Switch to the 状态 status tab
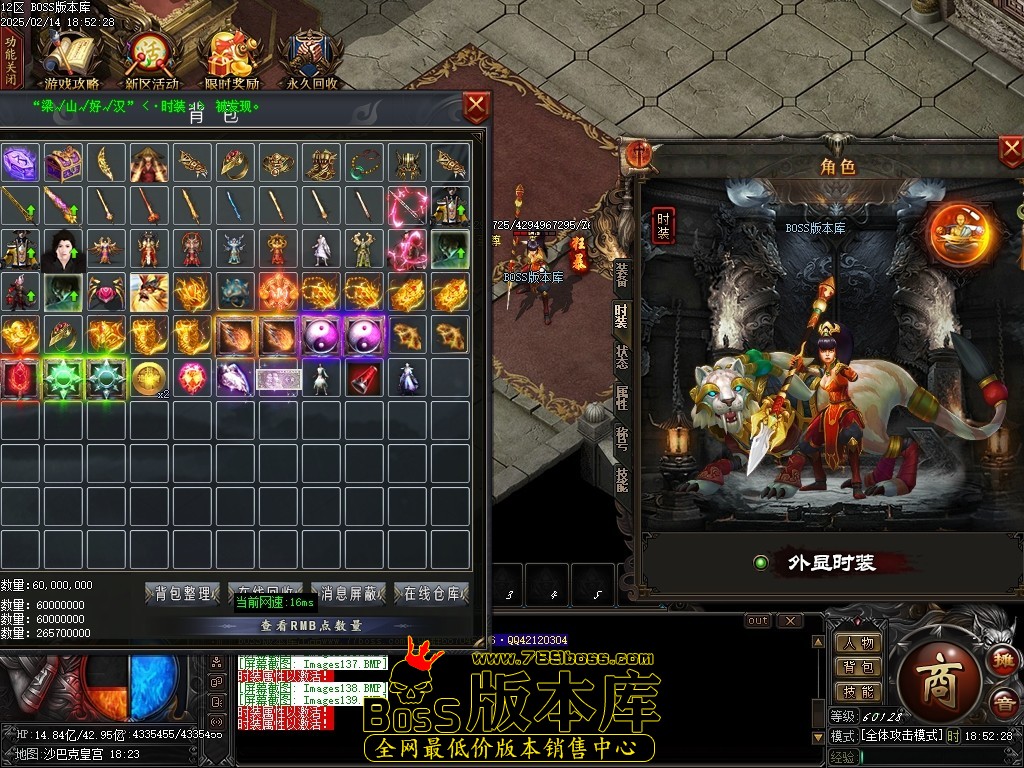This screenshot has height=768, width=1024. coord(621,357)
